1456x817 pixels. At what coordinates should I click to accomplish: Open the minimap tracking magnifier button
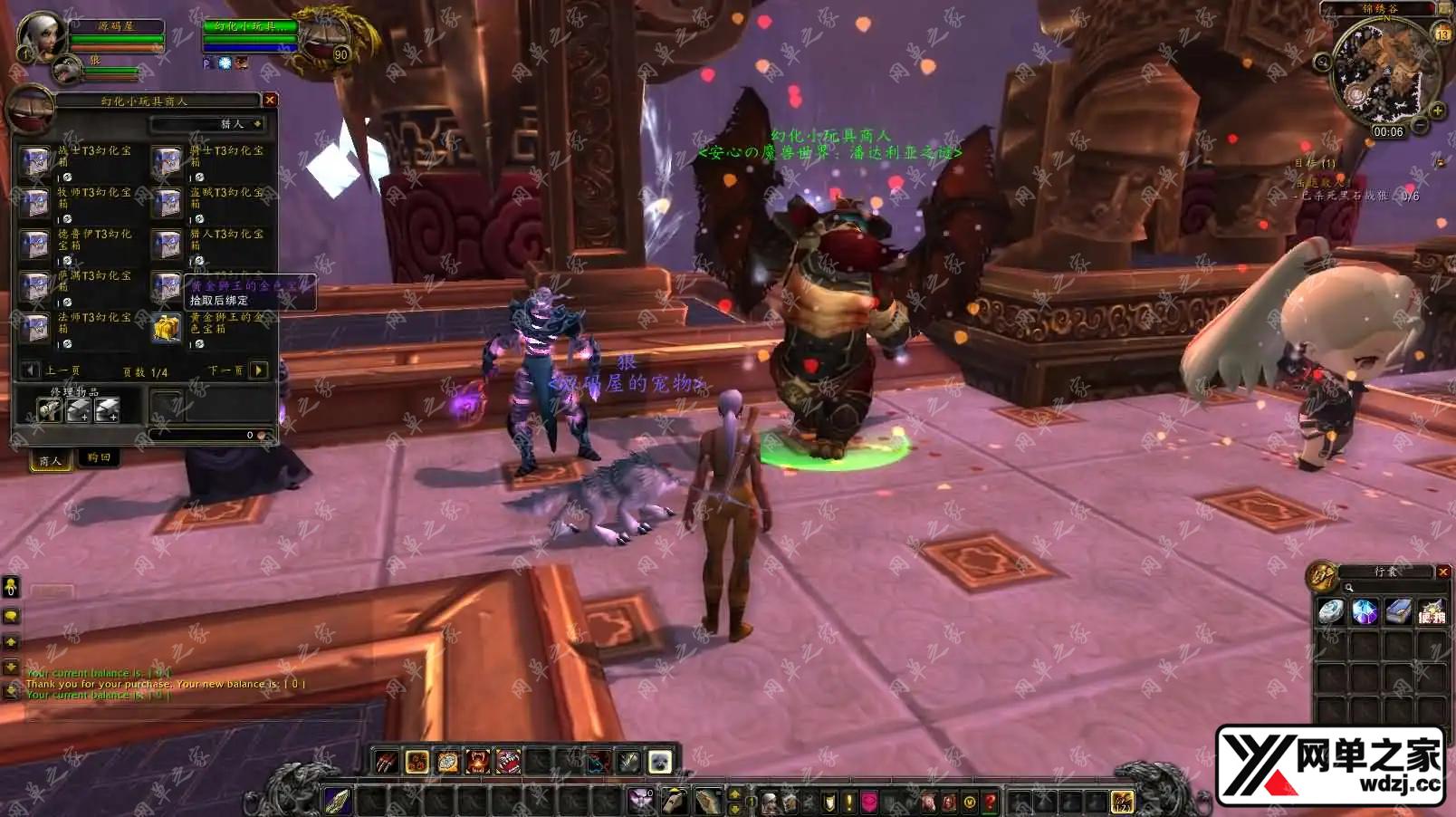click(1323, 62)
